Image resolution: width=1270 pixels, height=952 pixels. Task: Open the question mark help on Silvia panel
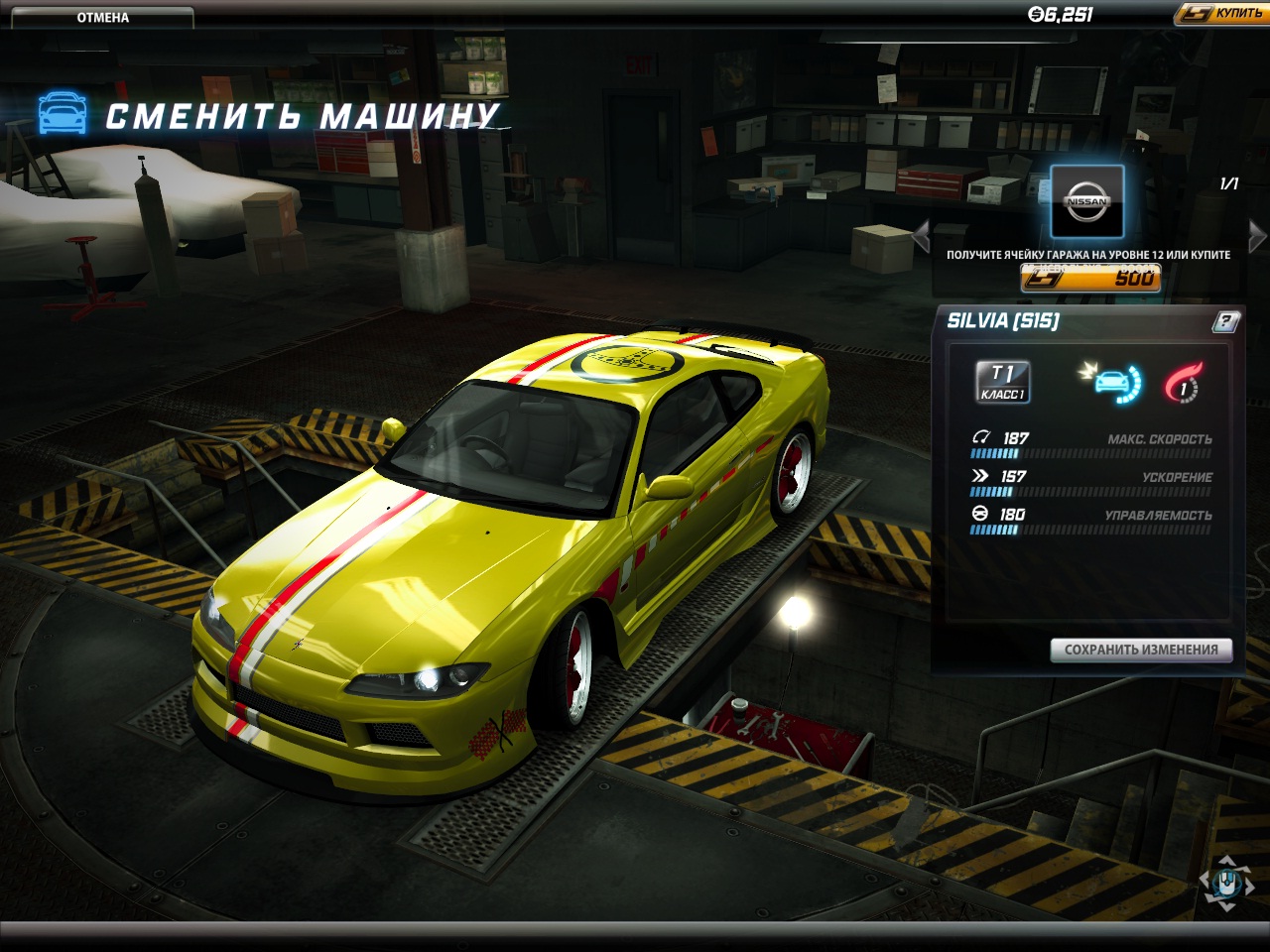1225,321
